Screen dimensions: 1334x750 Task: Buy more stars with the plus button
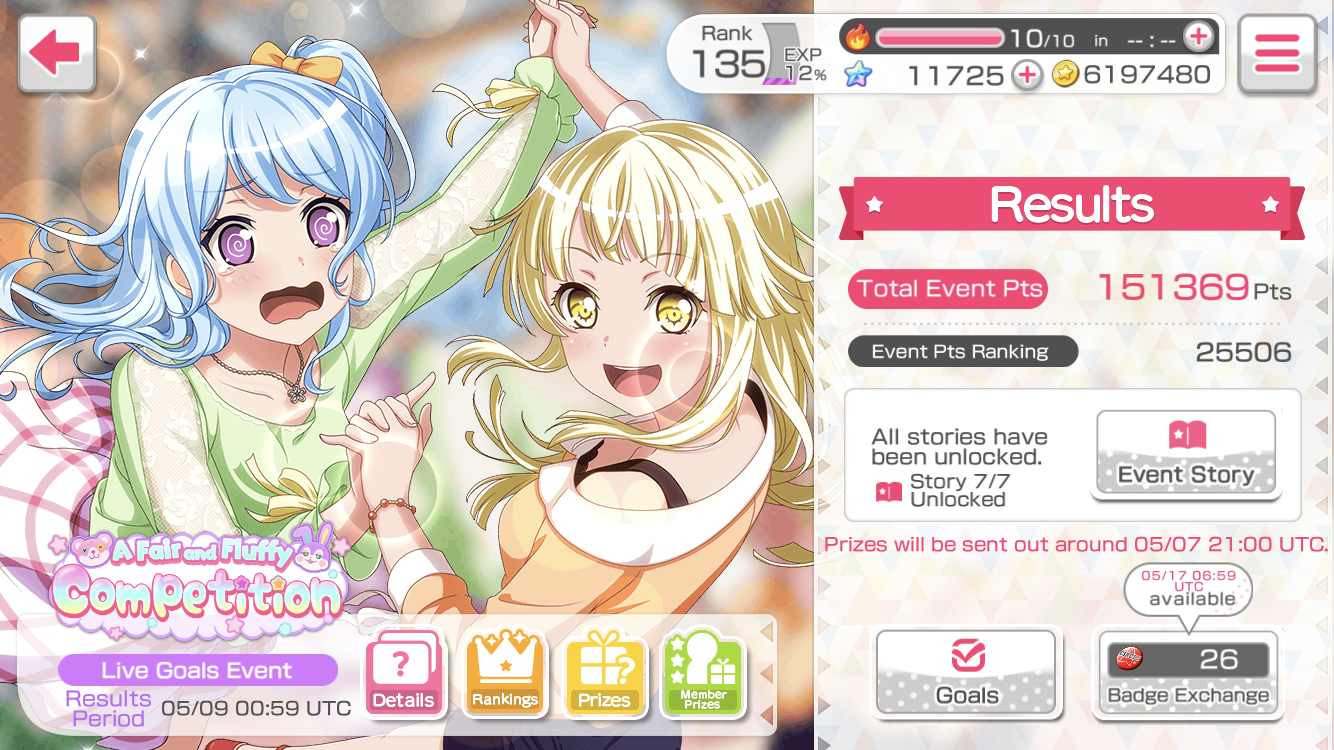pyautogui.click(x=1026, y=75)
